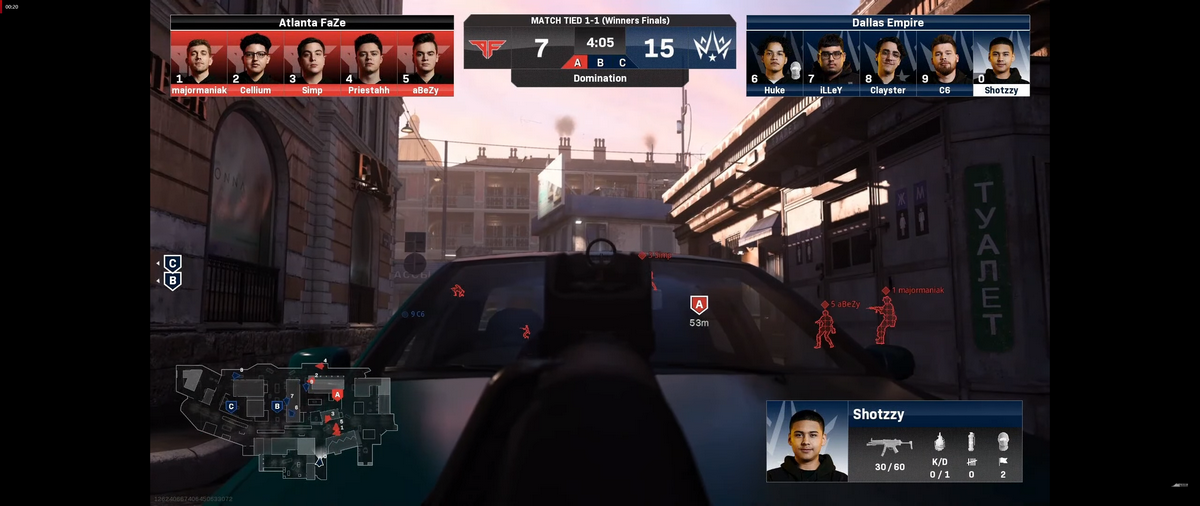This screenshot has height=506, width=1200.
Task: Click the Atlanta FaZe team logo
Action: click(489, 47)
